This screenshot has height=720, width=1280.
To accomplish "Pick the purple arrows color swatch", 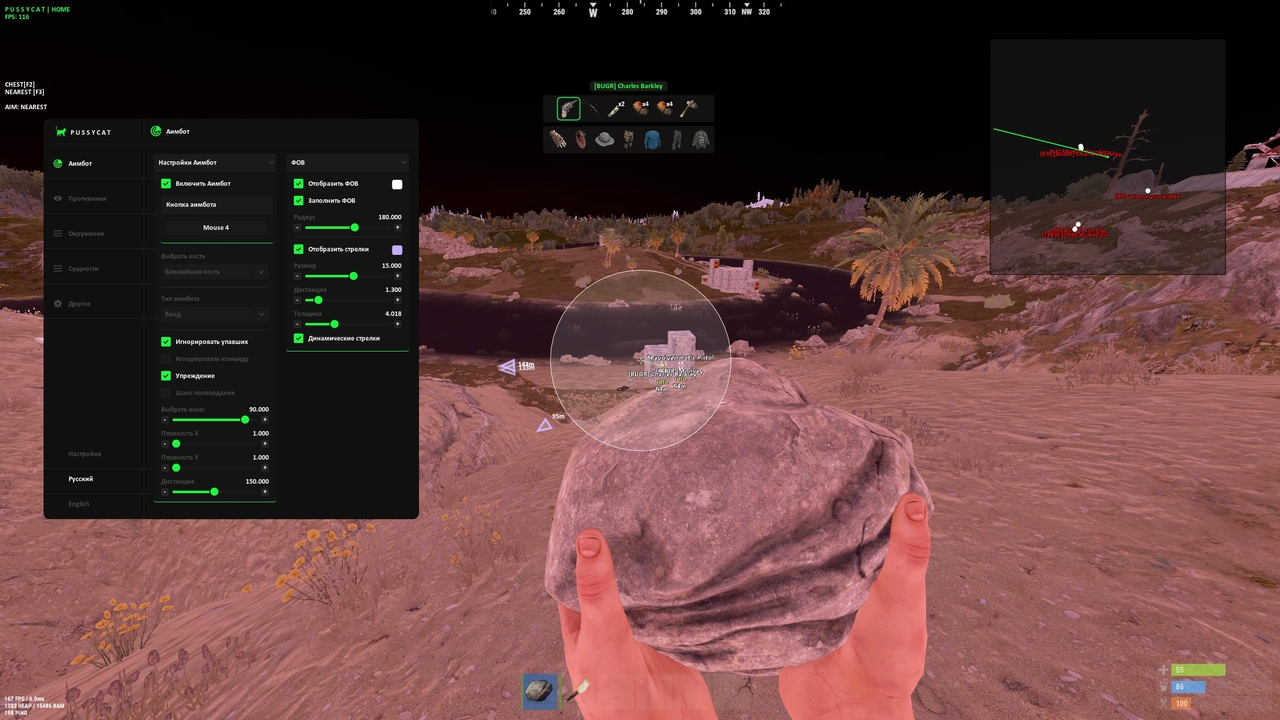I will click(x=397, y=248).
